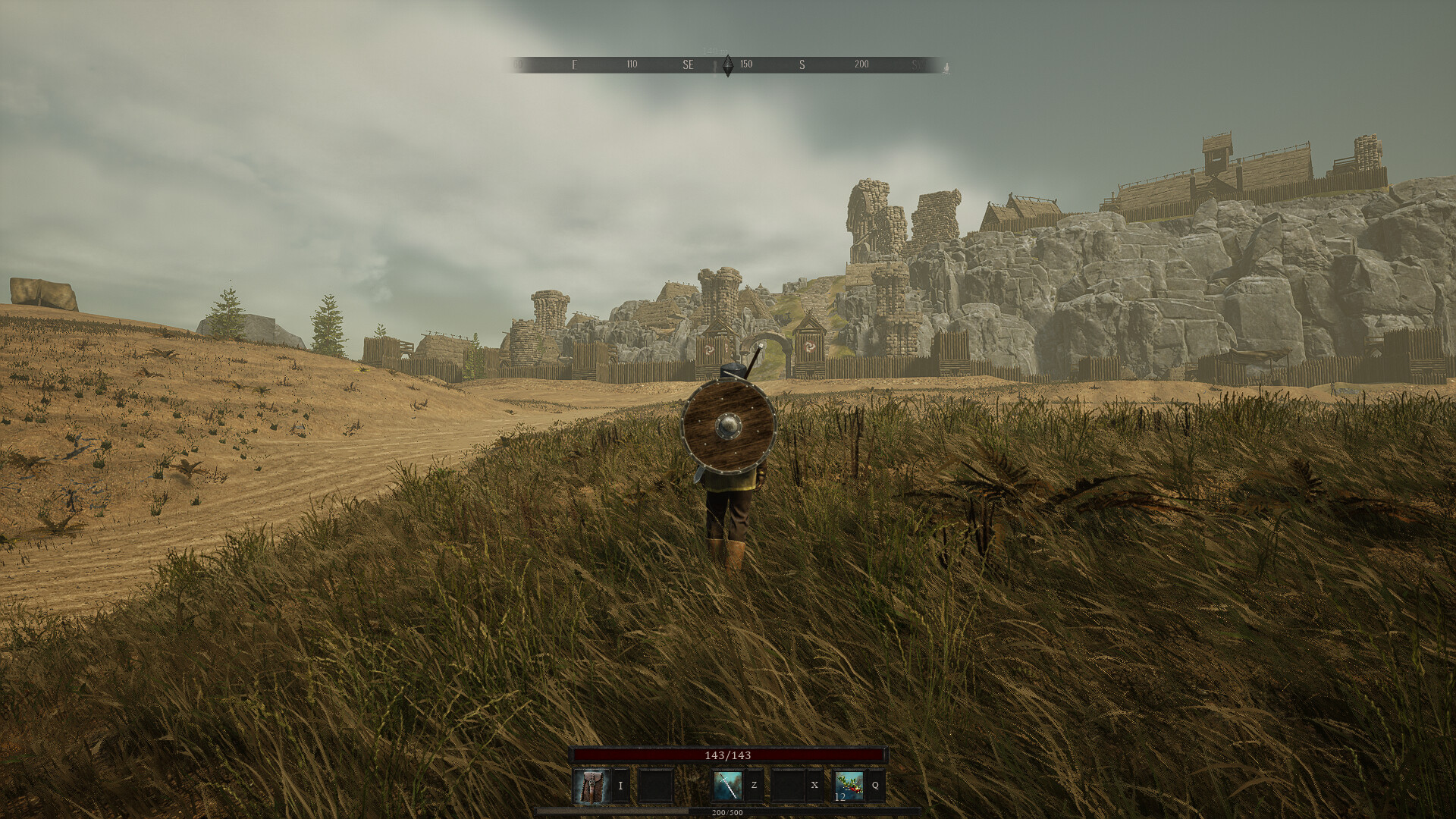Screen dimensions: 1456x819
Task: Click the waypoint diamond on the compass
Action: click(728, 67)
